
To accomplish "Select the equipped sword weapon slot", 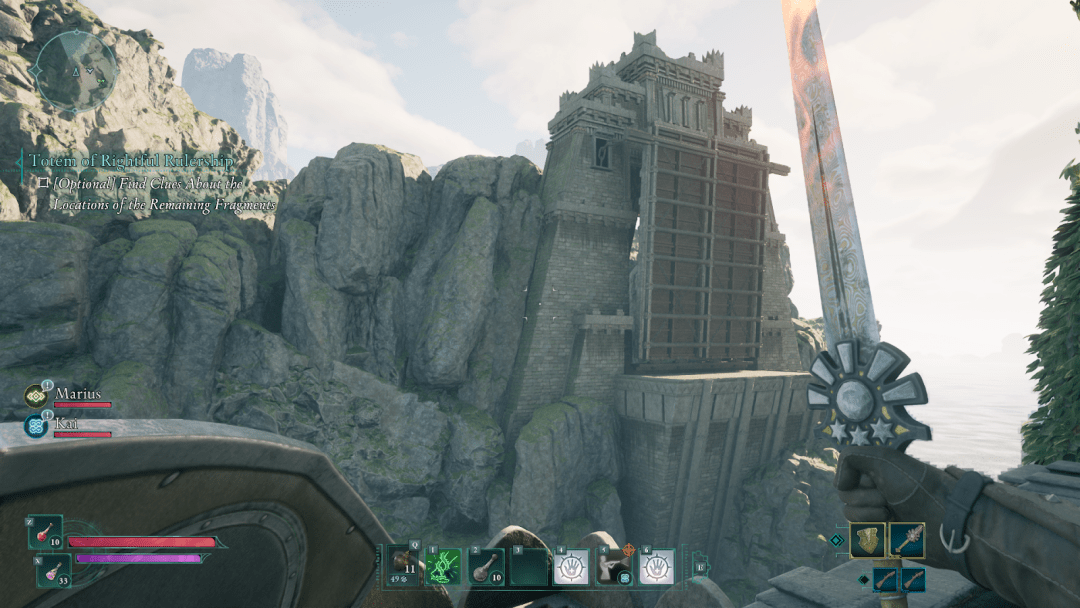I will tap(906, 540).
